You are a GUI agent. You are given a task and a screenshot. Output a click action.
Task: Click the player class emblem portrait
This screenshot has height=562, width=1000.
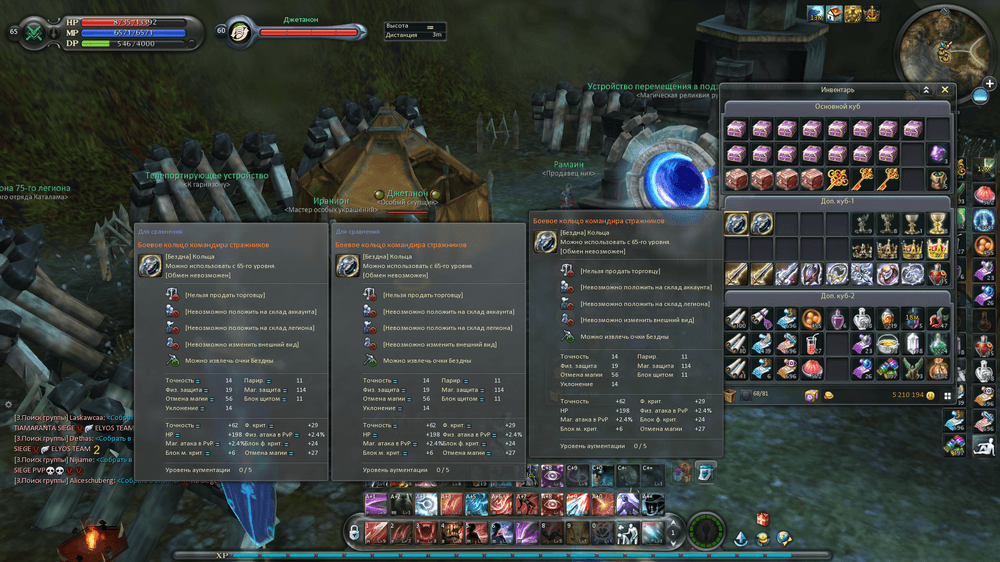36,32
